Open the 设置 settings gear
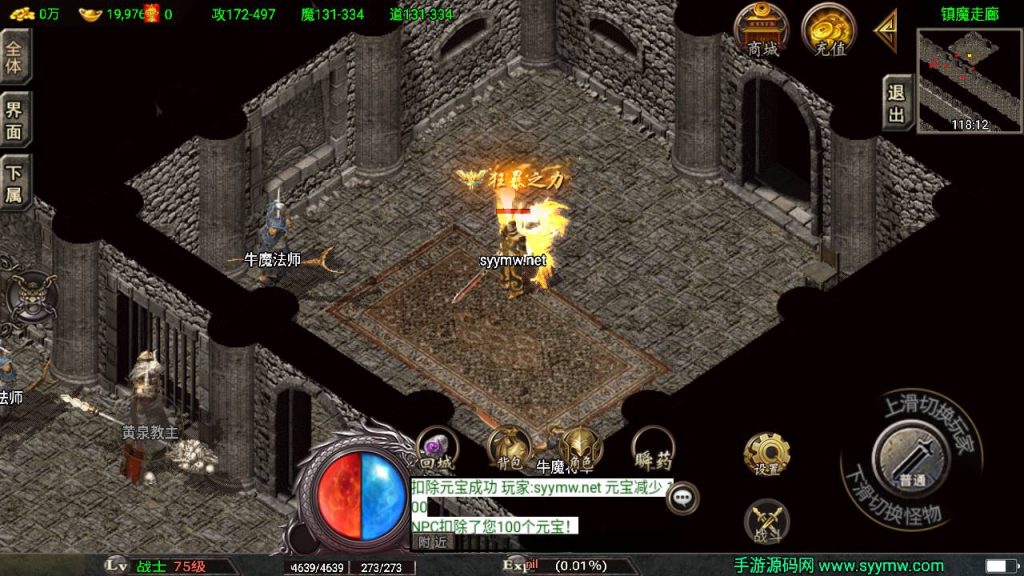The height and width of the screenshot is (576, 1024). point(767,456)
